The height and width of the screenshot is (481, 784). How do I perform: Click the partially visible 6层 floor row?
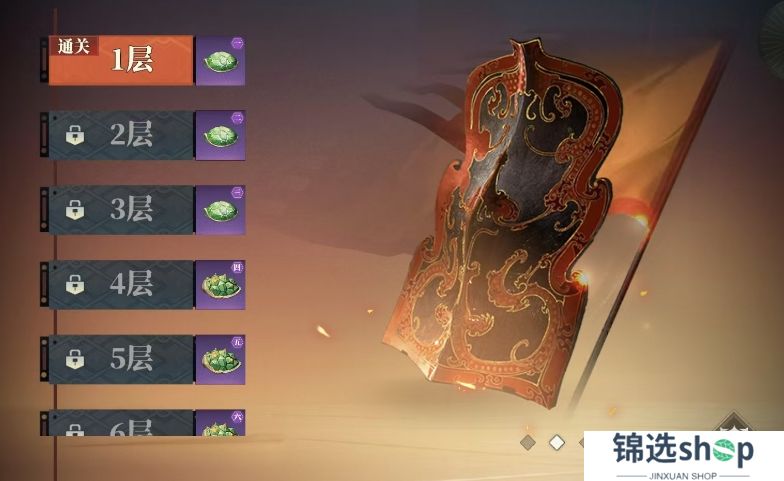point(120,426)
